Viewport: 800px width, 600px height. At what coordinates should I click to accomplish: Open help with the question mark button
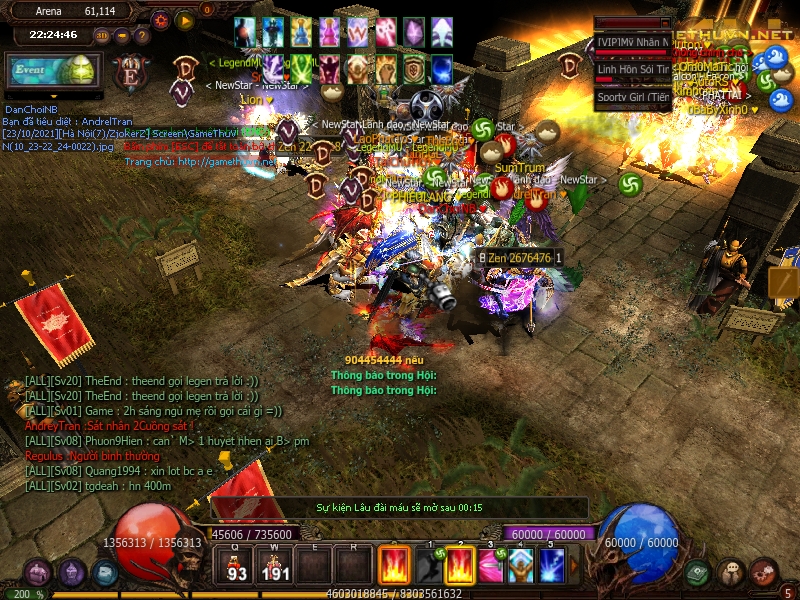[x=144, y=37]
